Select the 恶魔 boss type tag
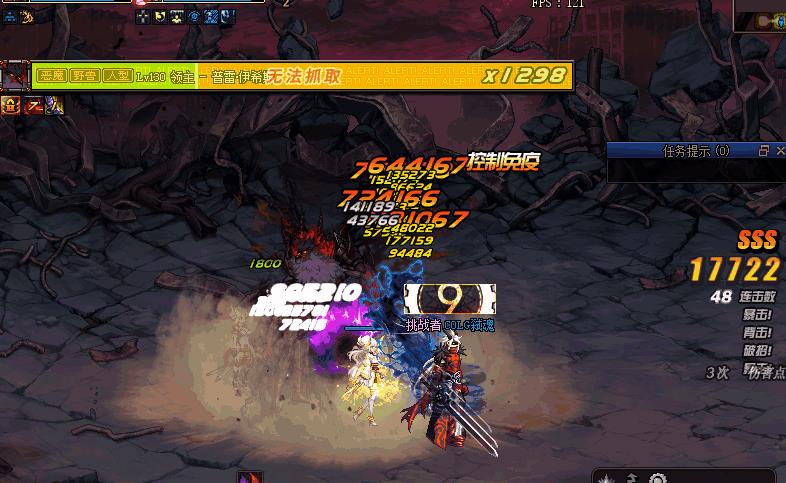This screenshot has width=786, height=483. click(51, 75)
